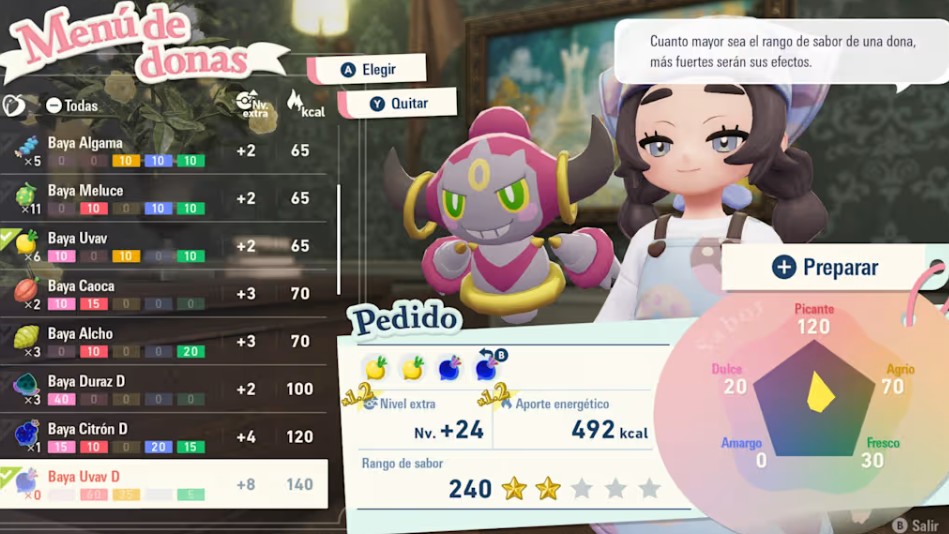Click Salir to exit the menu
This screenshot has width=949, height=534.
916,523
